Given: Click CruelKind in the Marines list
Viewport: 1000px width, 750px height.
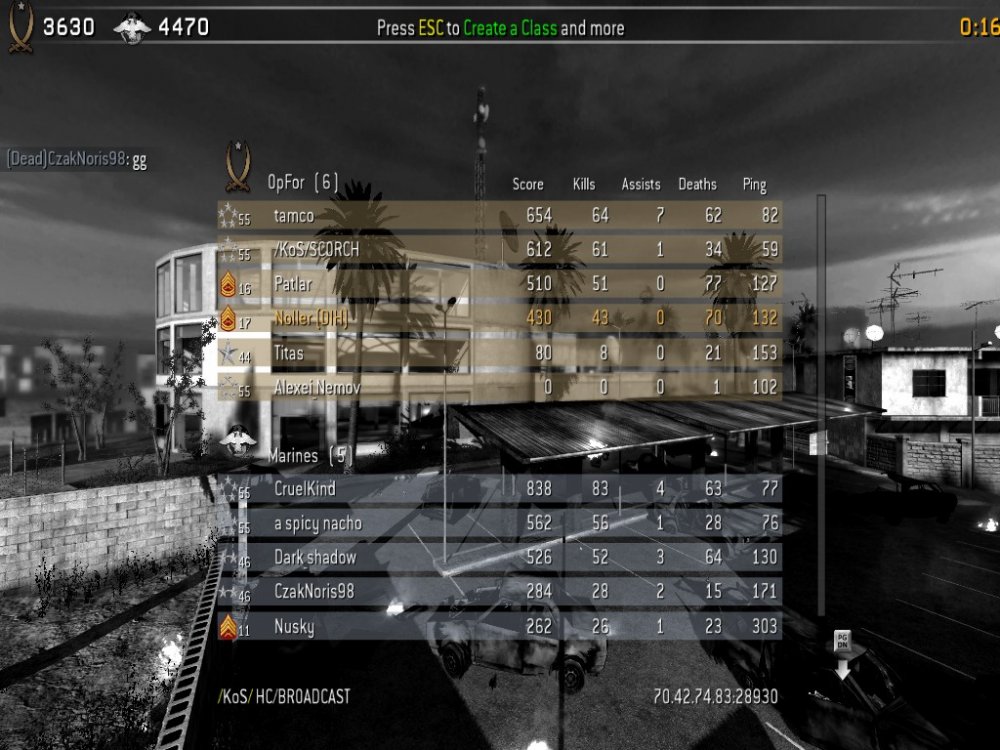Looking at the screenshot, I should [x=500, y=489].
